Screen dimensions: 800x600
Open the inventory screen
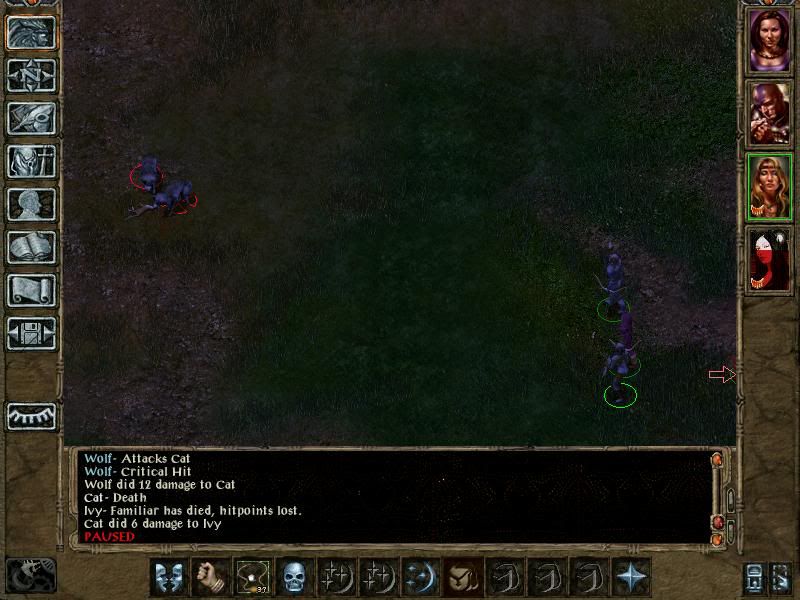(31, 161)
